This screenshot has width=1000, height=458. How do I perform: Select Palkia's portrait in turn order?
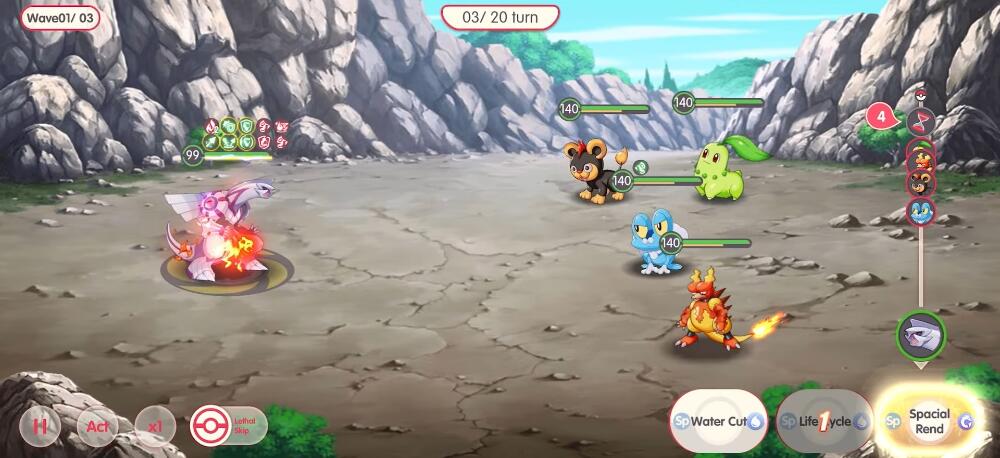920,331
